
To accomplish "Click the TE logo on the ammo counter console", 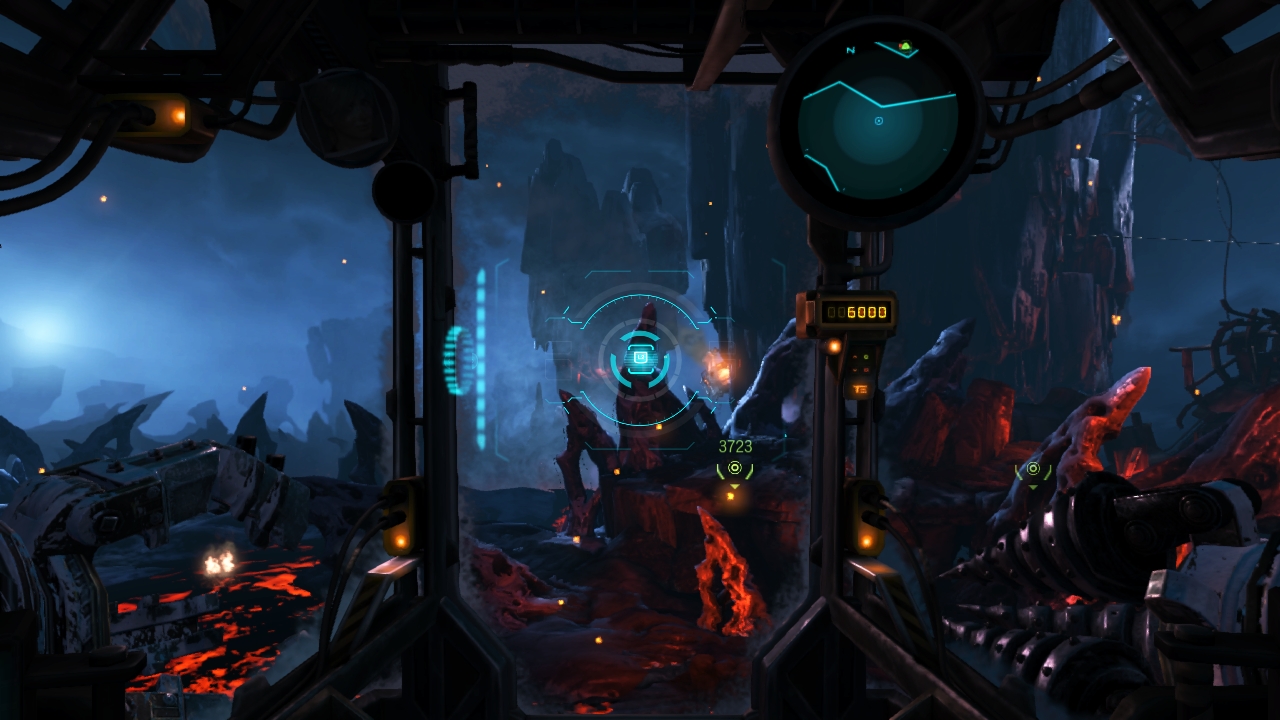I will (x=860, y=389).
